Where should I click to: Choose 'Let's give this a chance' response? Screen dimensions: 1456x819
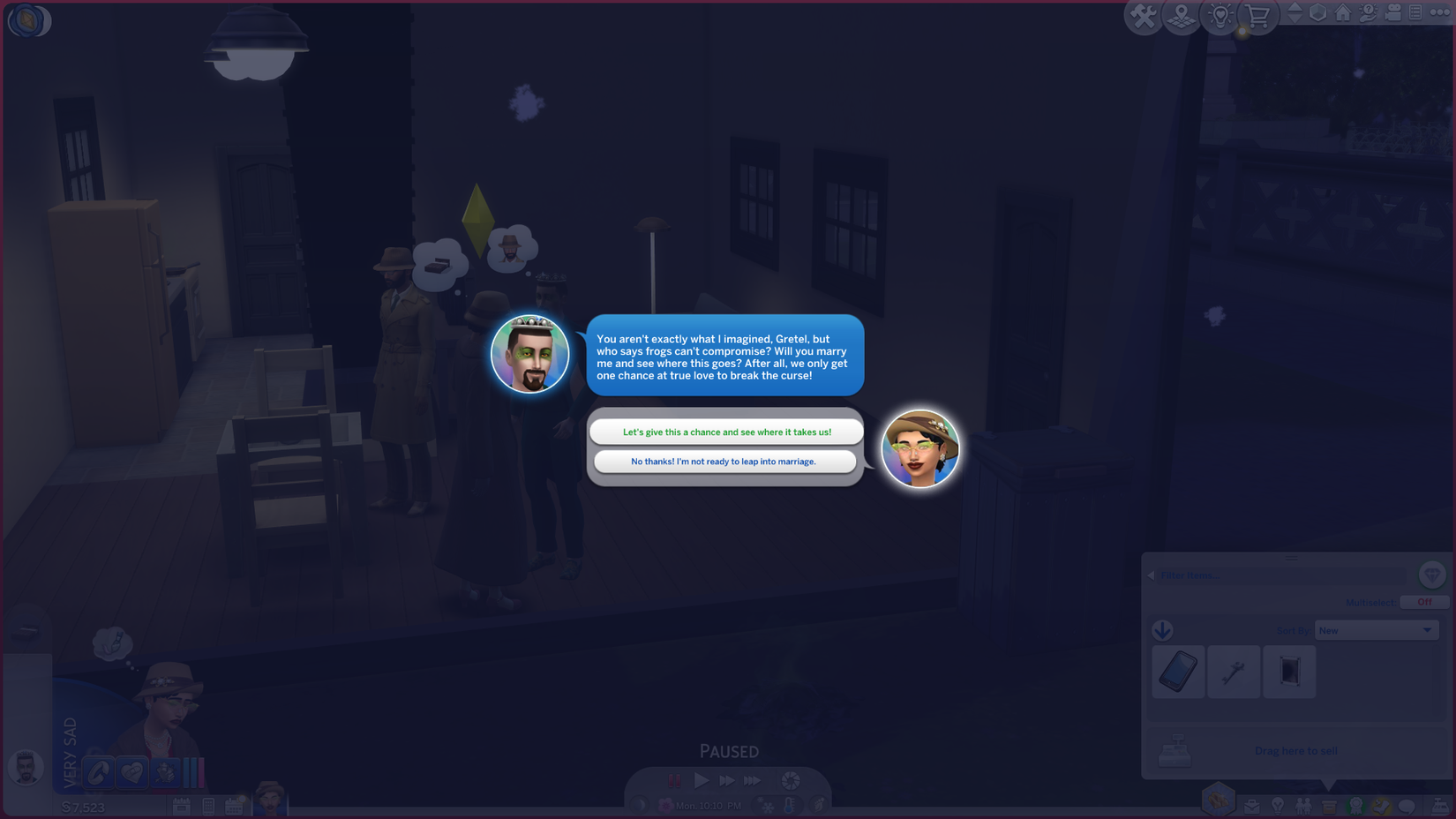(725, 432)
